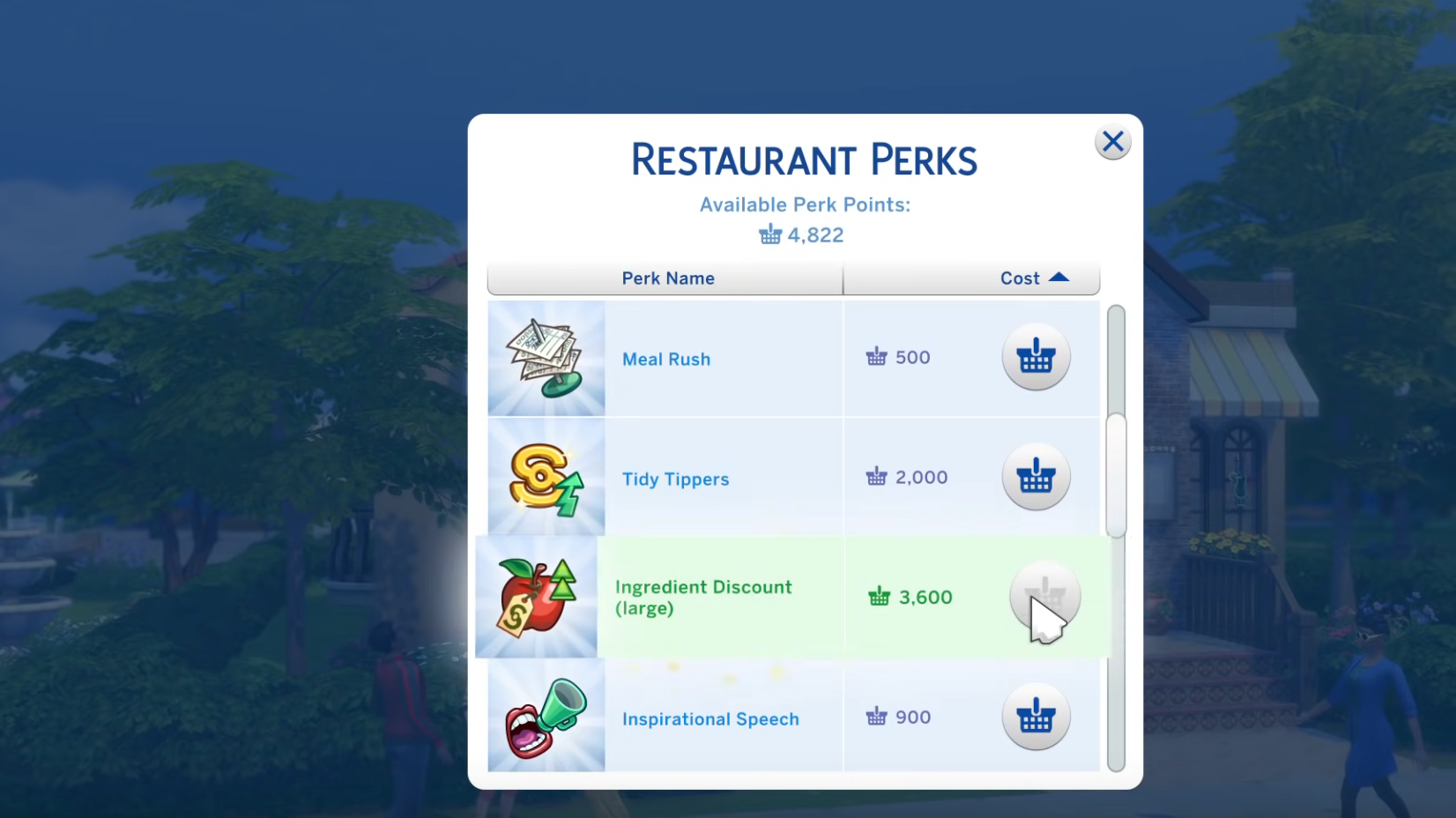
Task: Click the Inspirational Speech megaphone icon
Action: [x=545, y=717]
